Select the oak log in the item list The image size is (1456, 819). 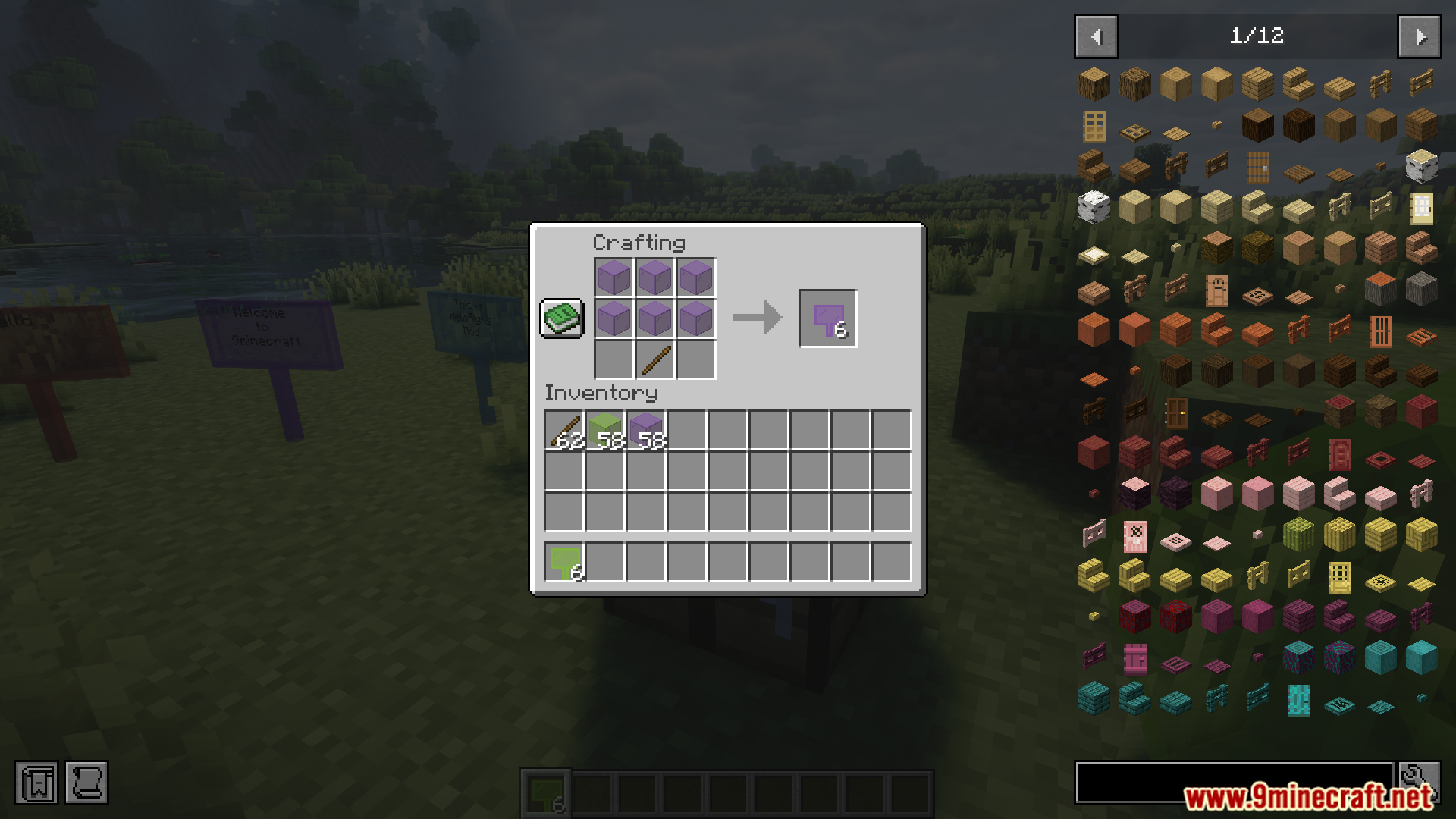pos(1094,85)
